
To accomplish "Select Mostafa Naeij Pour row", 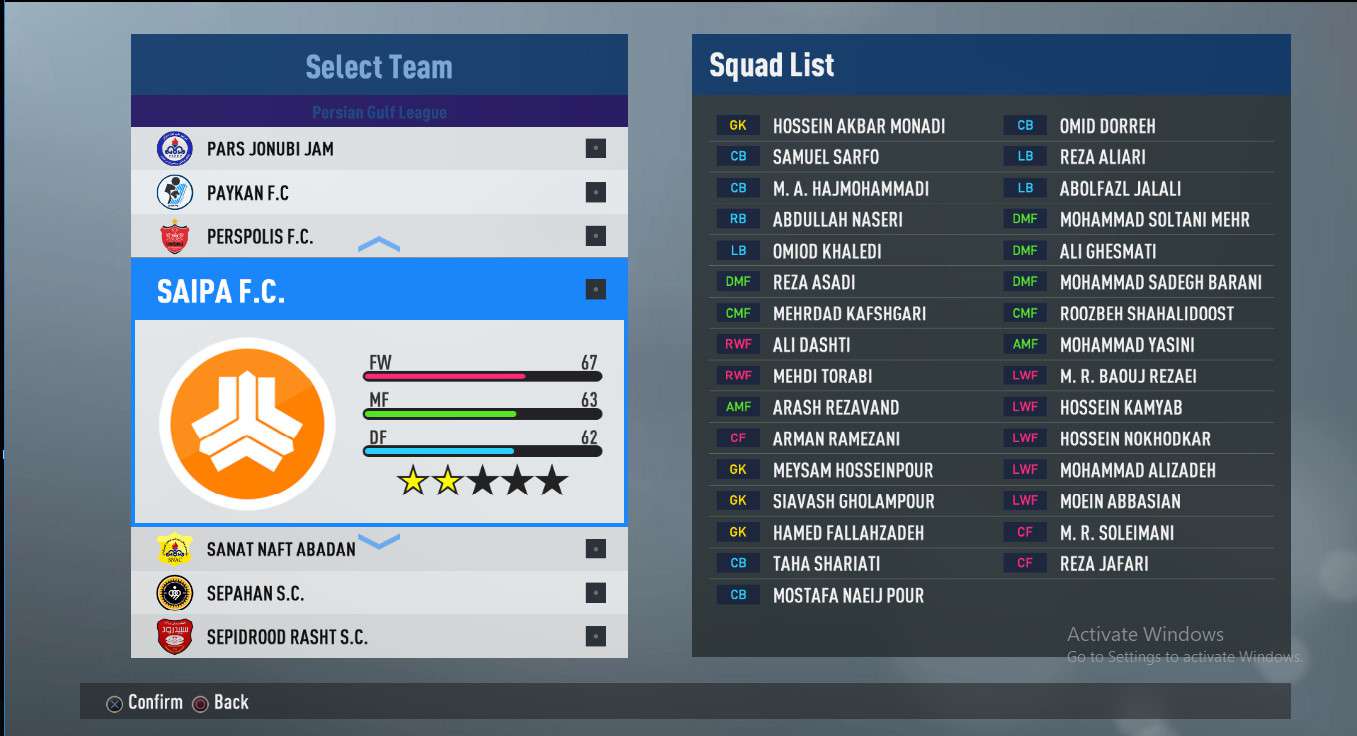I will pyautogui.click(x=848, y=596).
